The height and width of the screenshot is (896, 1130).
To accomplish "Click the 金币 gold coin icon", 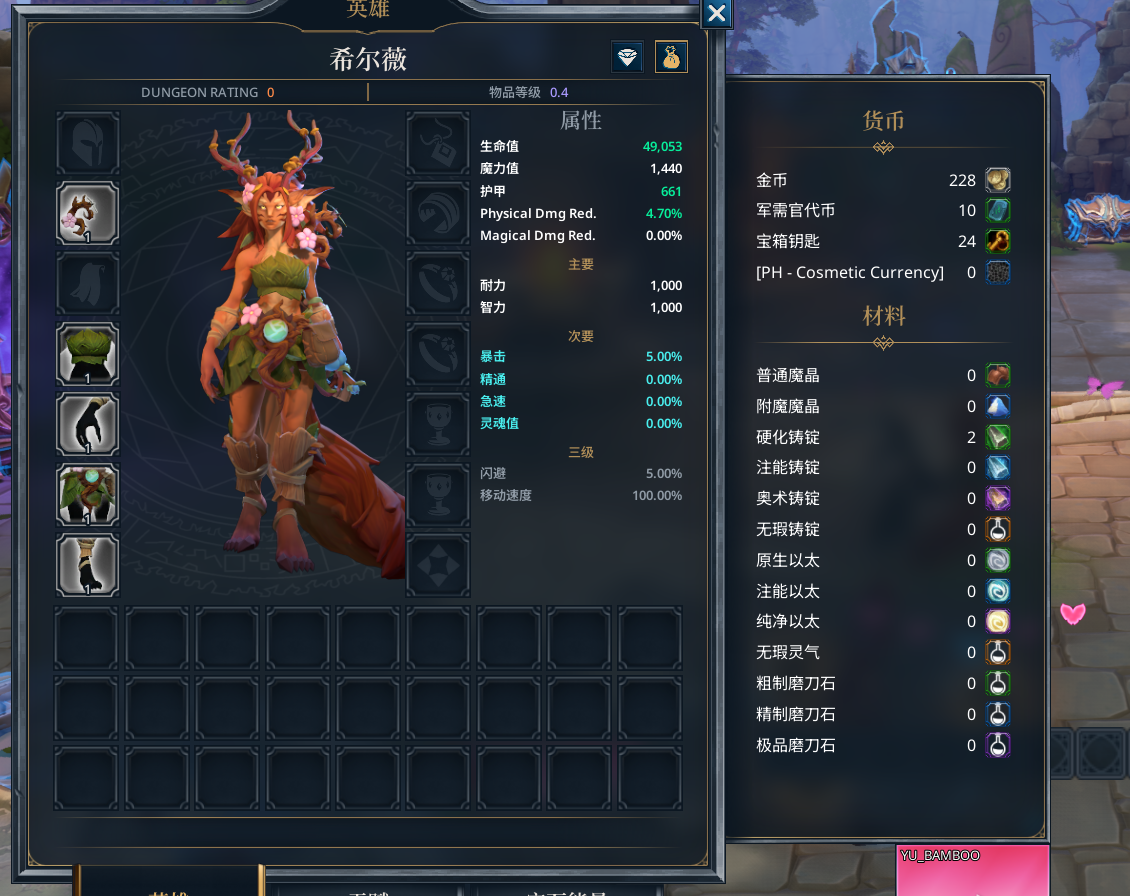I will click(998, 180).
